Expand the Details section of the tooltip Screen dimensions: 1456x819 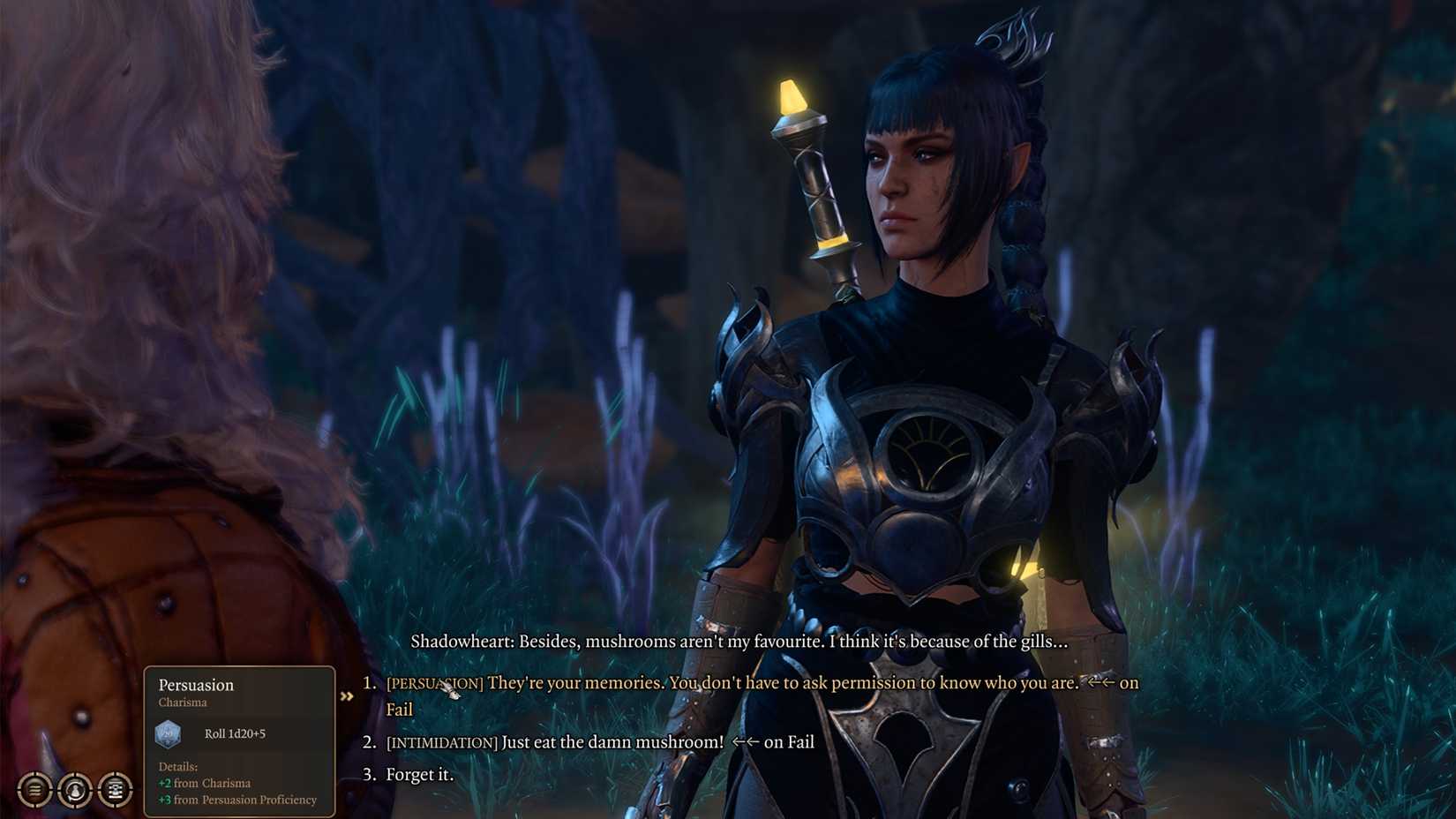(177, 766)
